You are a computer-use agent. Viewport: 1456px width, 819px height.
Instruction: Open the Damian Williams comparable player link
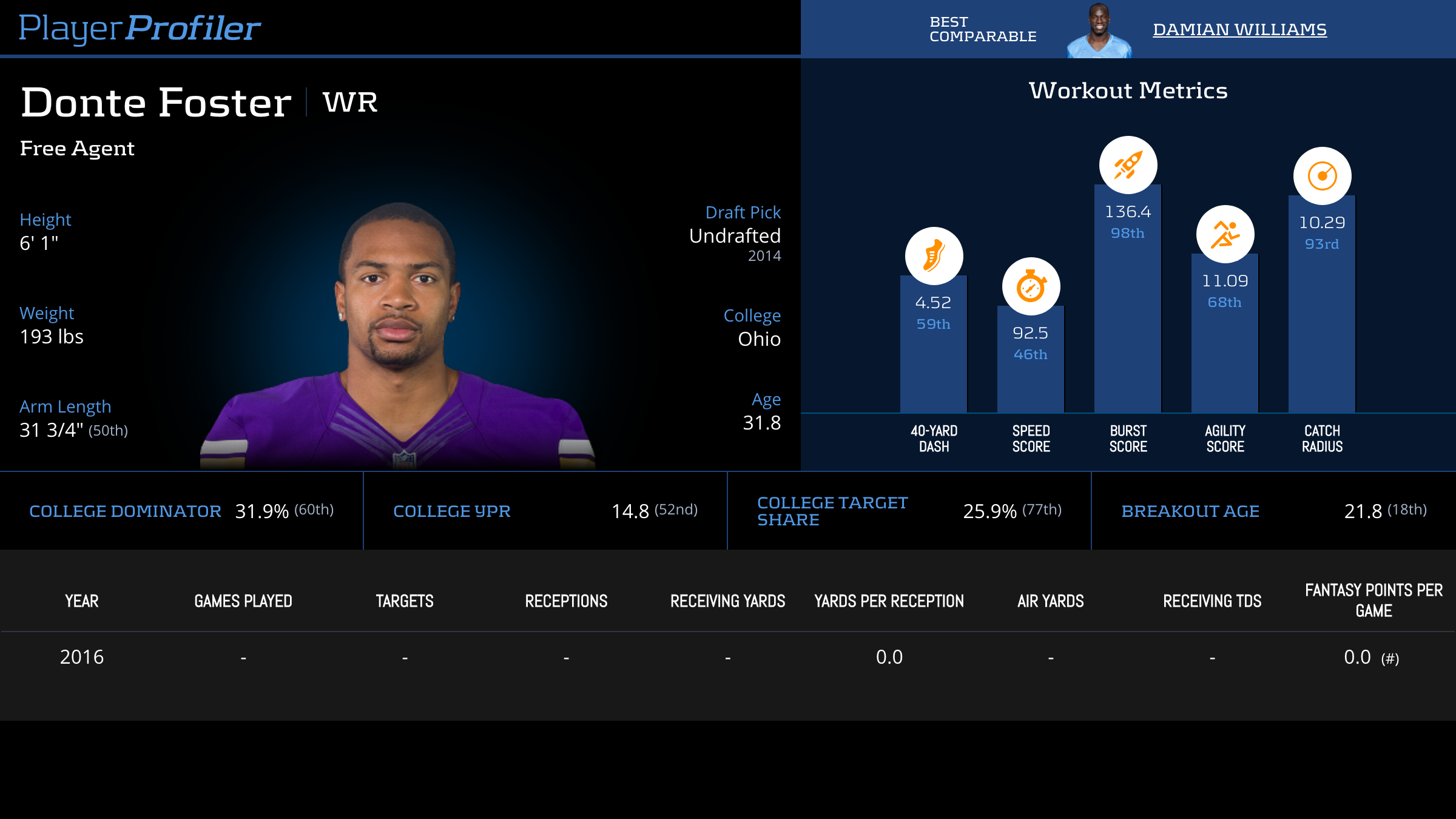coord(1239,29)
